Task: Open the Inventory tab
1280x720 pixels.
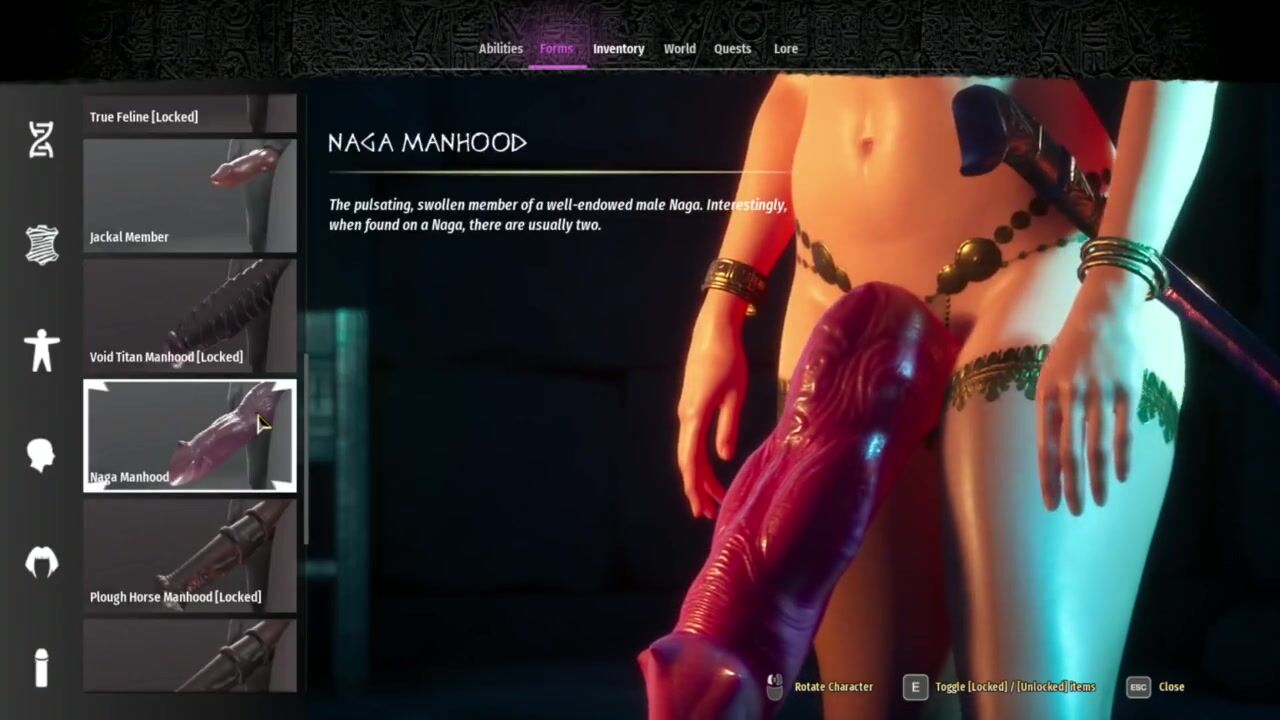Action: [x=618, y=48]
